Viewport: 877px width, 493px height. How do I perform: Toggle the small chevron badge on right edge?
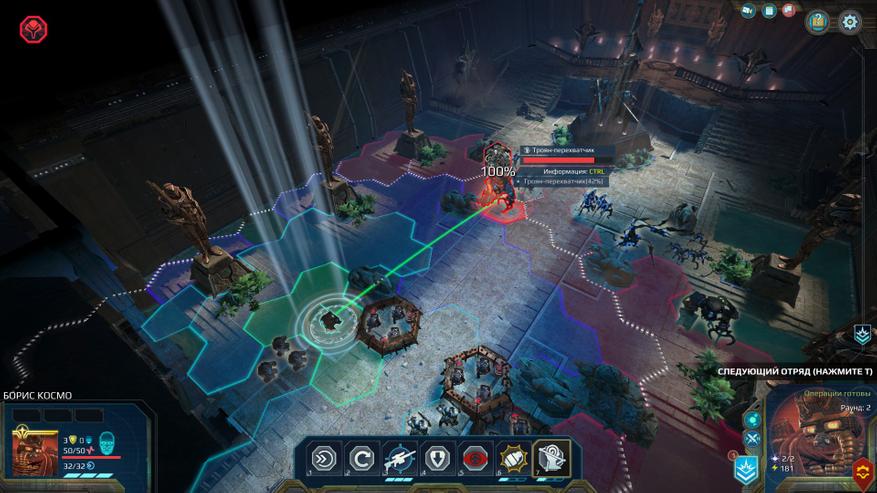[x=862, y=335]
